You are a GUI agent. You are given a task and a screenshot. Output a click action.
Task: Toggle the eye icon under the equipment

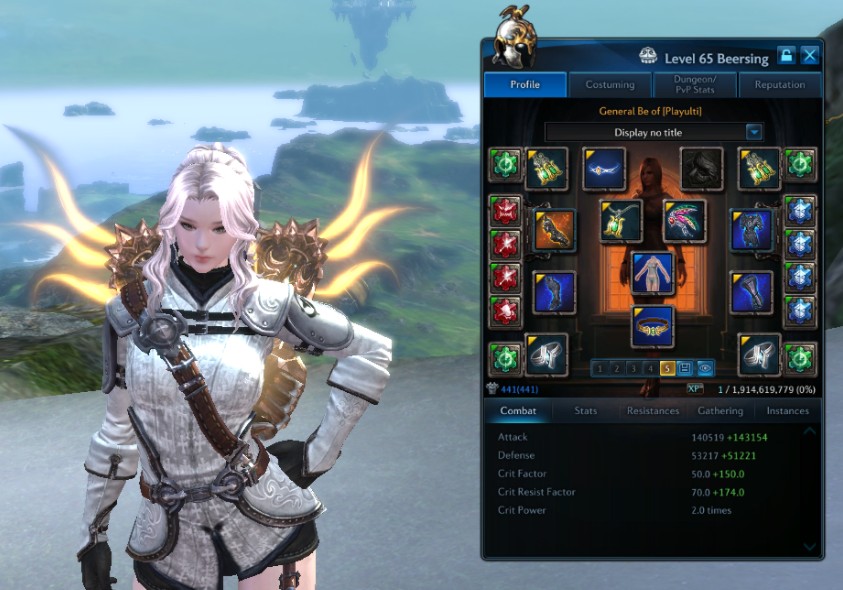(x=705, y=368)
